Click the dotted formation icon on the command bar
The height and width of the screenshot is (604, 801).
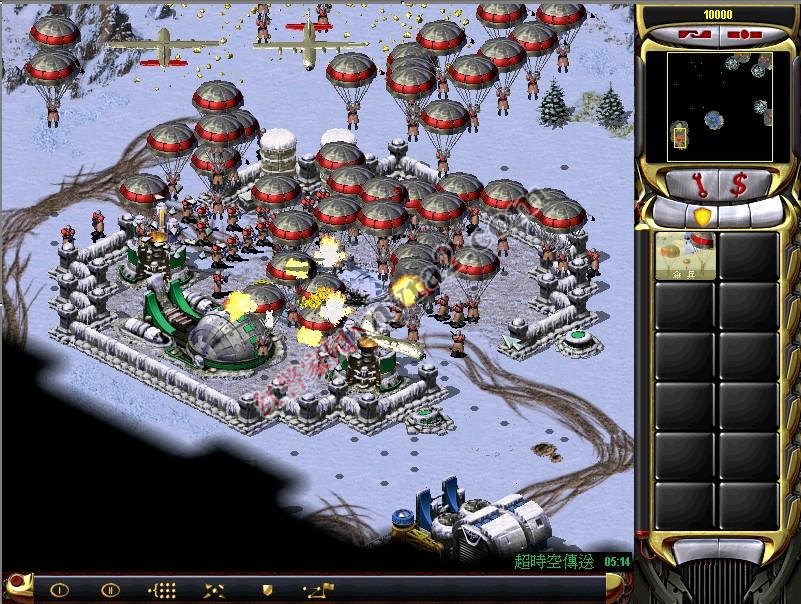(x=162, y=590)
